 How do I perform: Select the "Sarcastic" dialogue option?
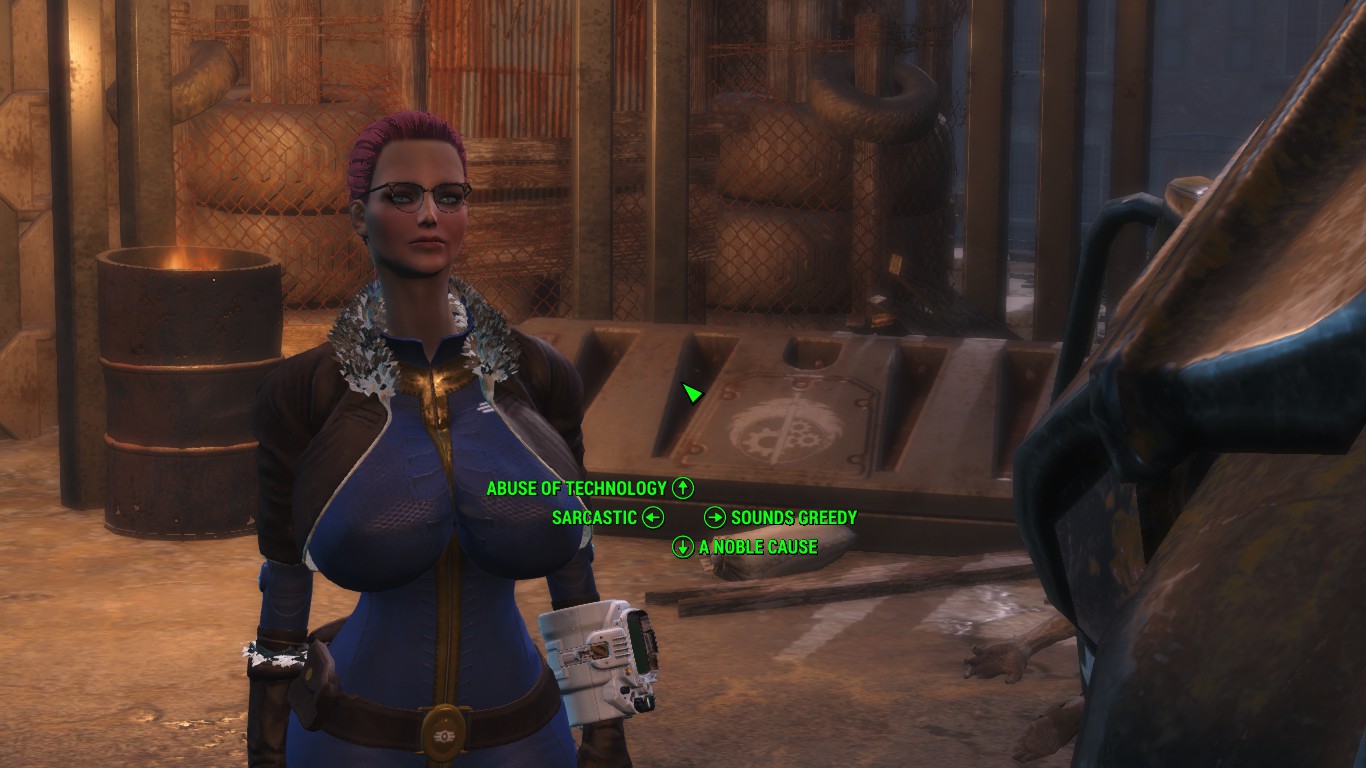(594, 517)
